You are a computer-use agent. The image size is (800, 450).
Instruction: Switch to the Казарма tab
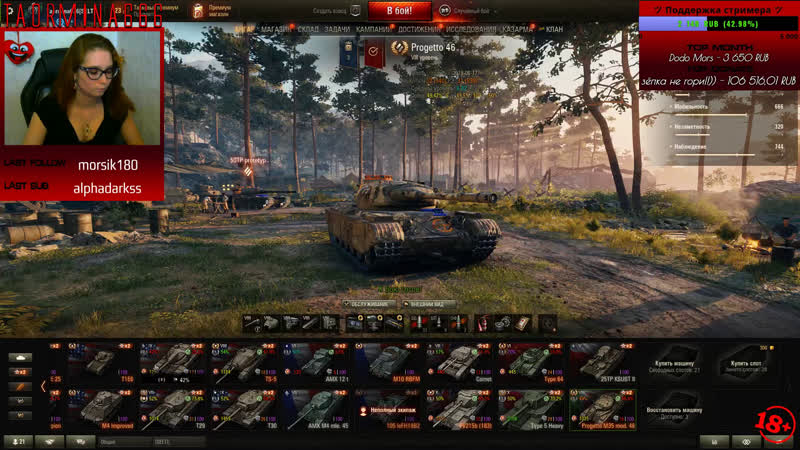tap(517, 29)
